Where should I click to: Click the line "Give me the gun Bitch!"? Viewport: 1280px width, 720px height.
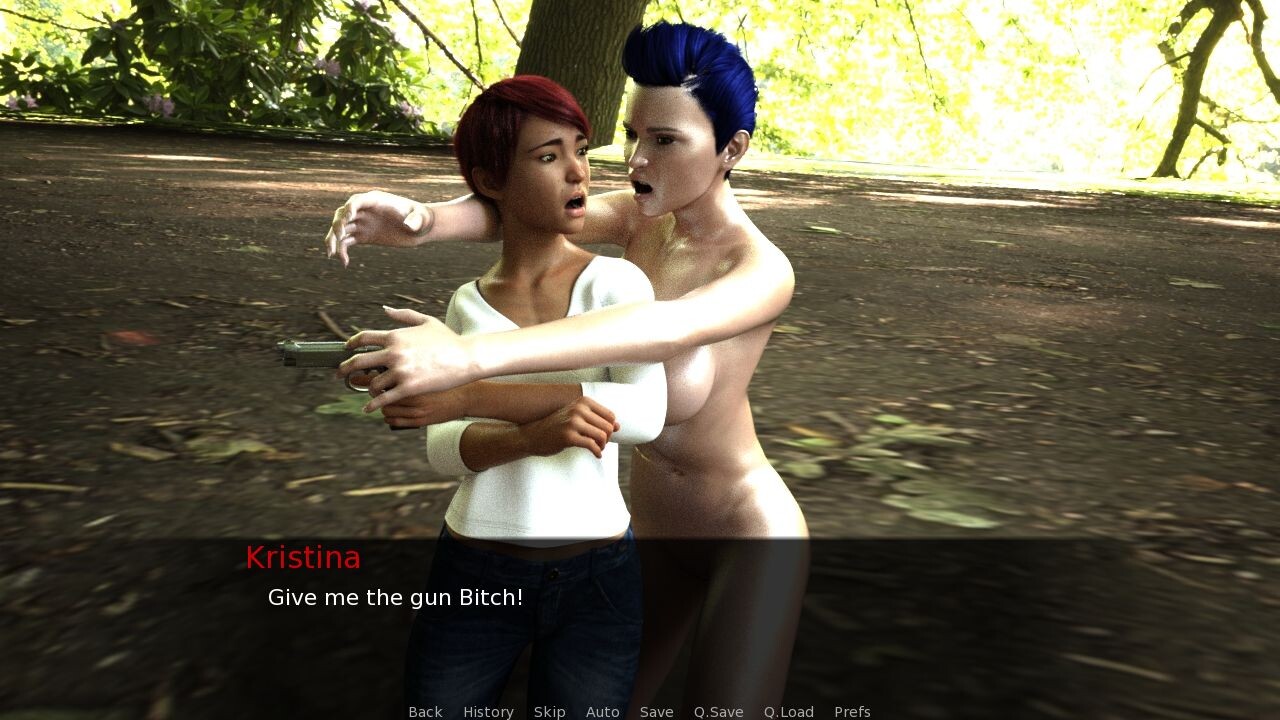(394, 597)
